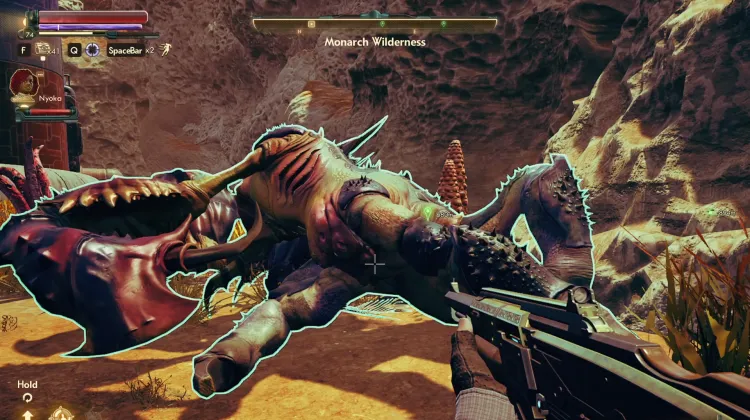Click the running figure dodge icon
Viewport: 750px width, 420px height.
click(163, 49)
